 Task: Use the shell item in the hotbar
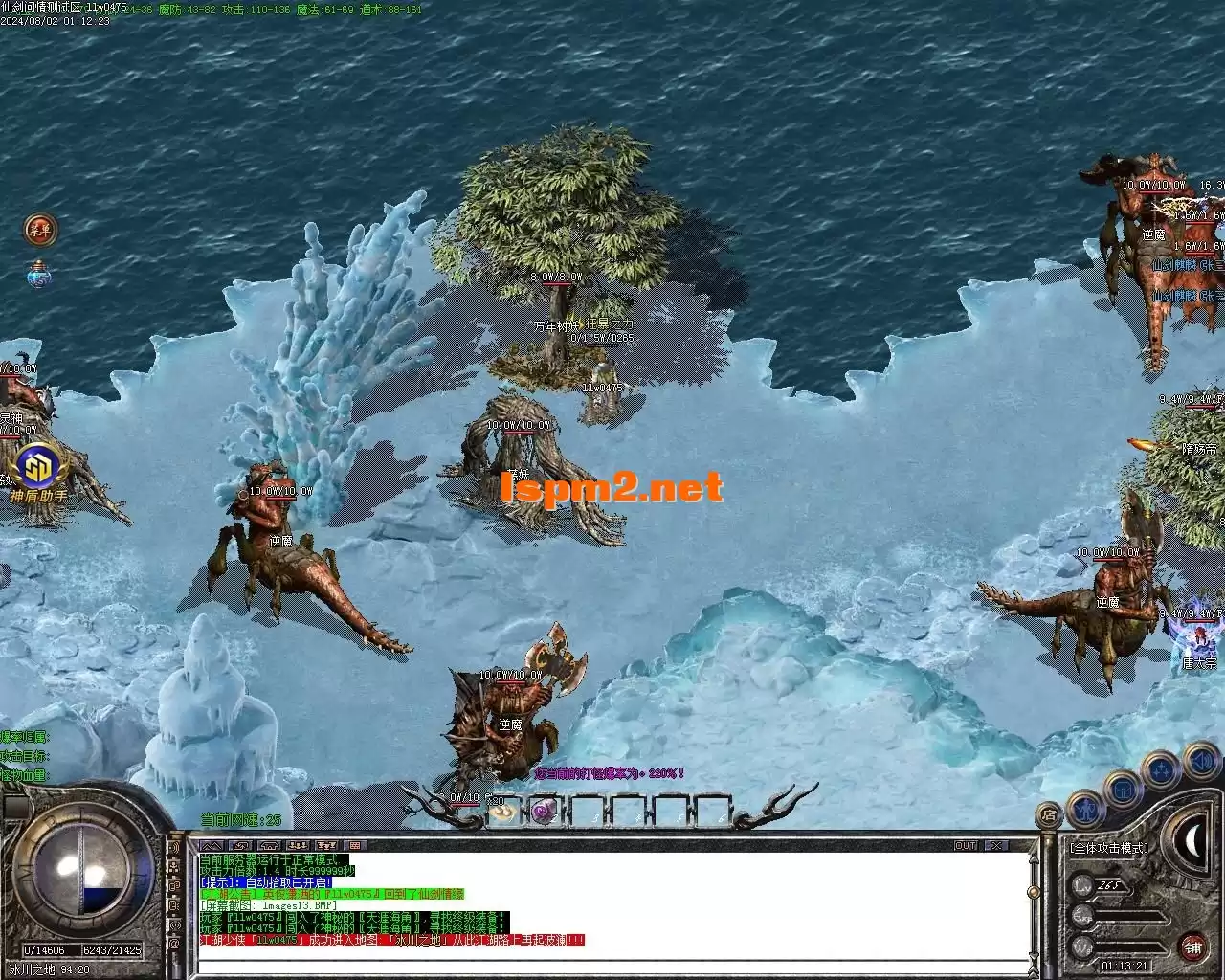click(502, 813)
